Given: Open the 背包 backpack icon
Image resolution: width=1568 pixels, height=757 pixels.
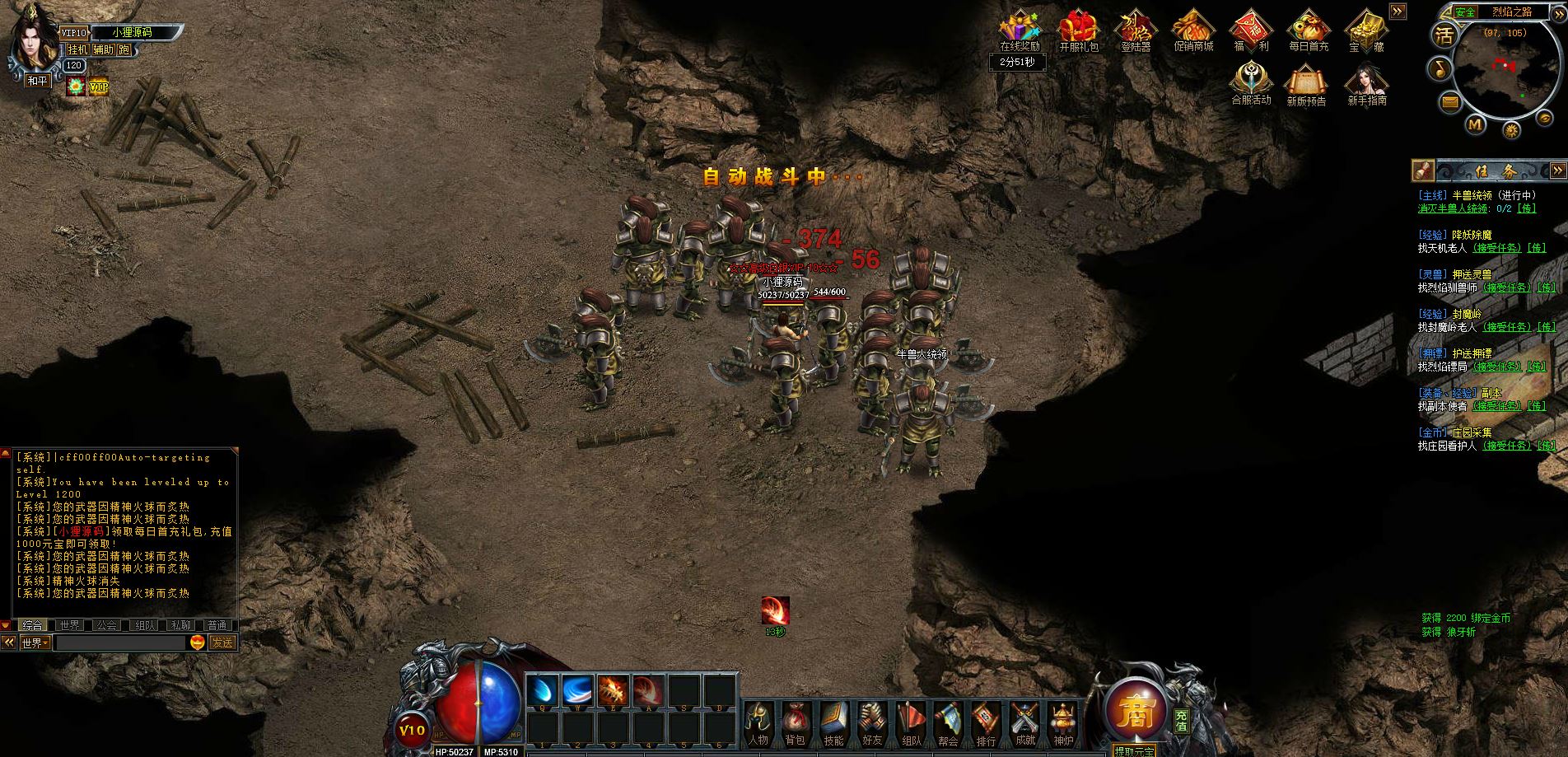Looking at the screenshot, I should 795,722.
